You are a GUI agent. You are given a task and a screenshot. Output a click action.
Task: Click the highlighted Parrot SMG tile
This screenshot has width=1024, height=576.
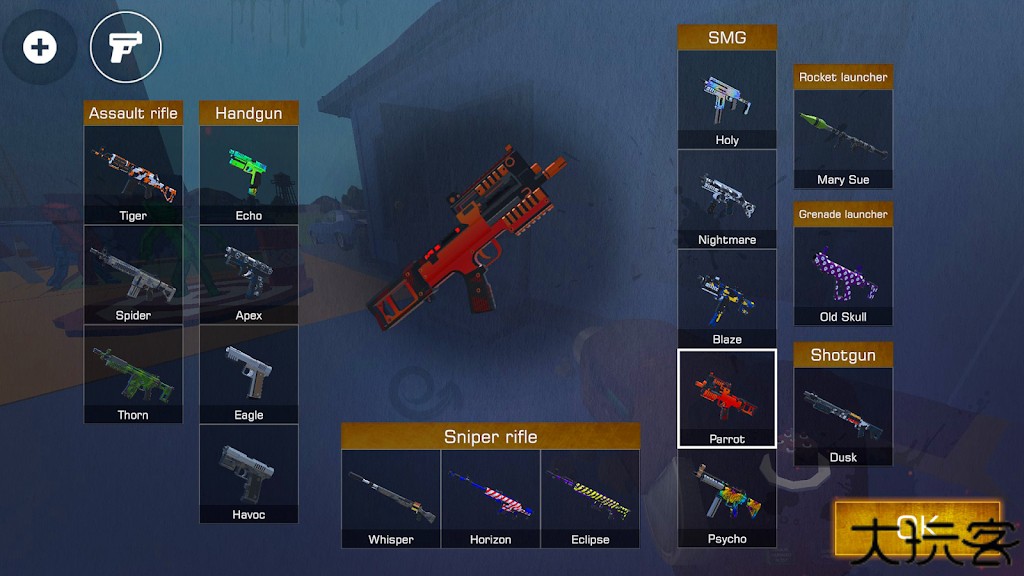[727, 398]
